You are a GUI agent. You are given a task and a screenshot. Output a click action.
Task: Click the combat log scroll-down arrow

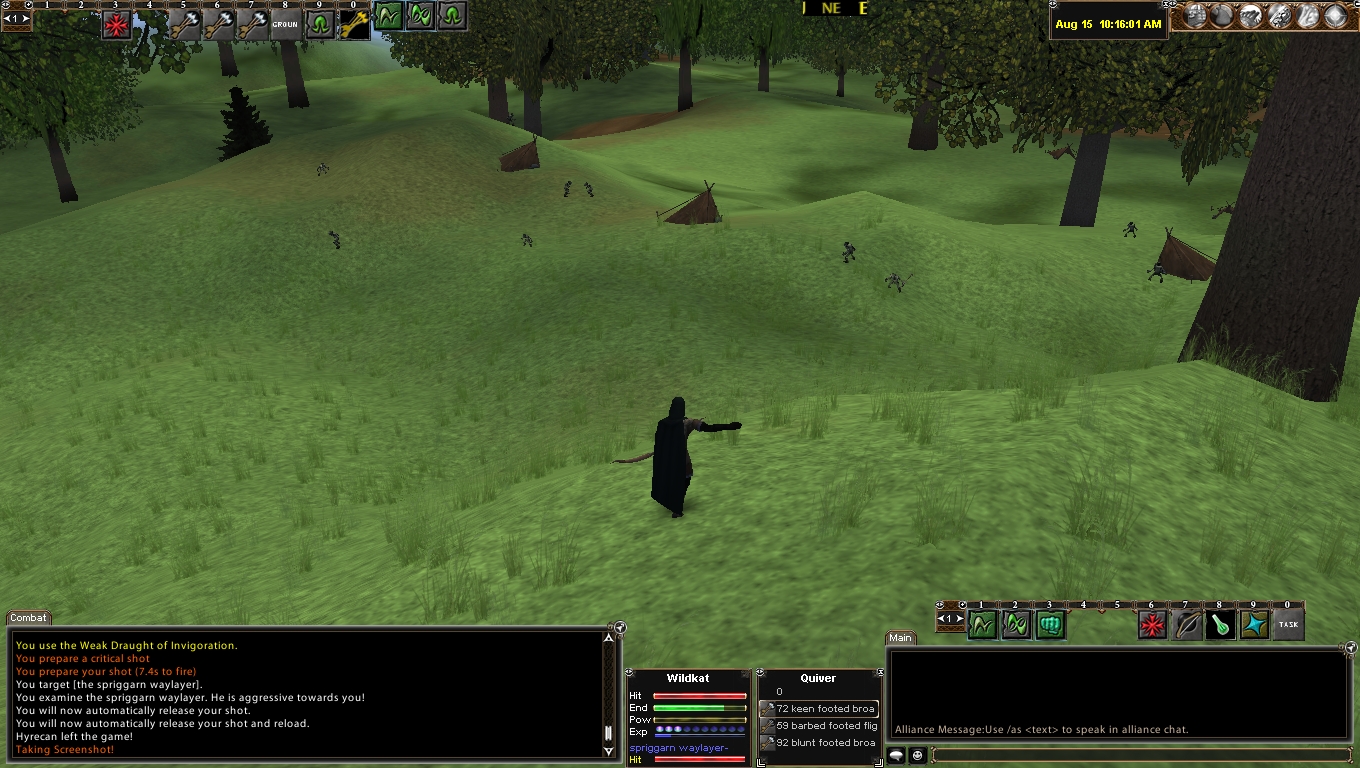(608, 751)
